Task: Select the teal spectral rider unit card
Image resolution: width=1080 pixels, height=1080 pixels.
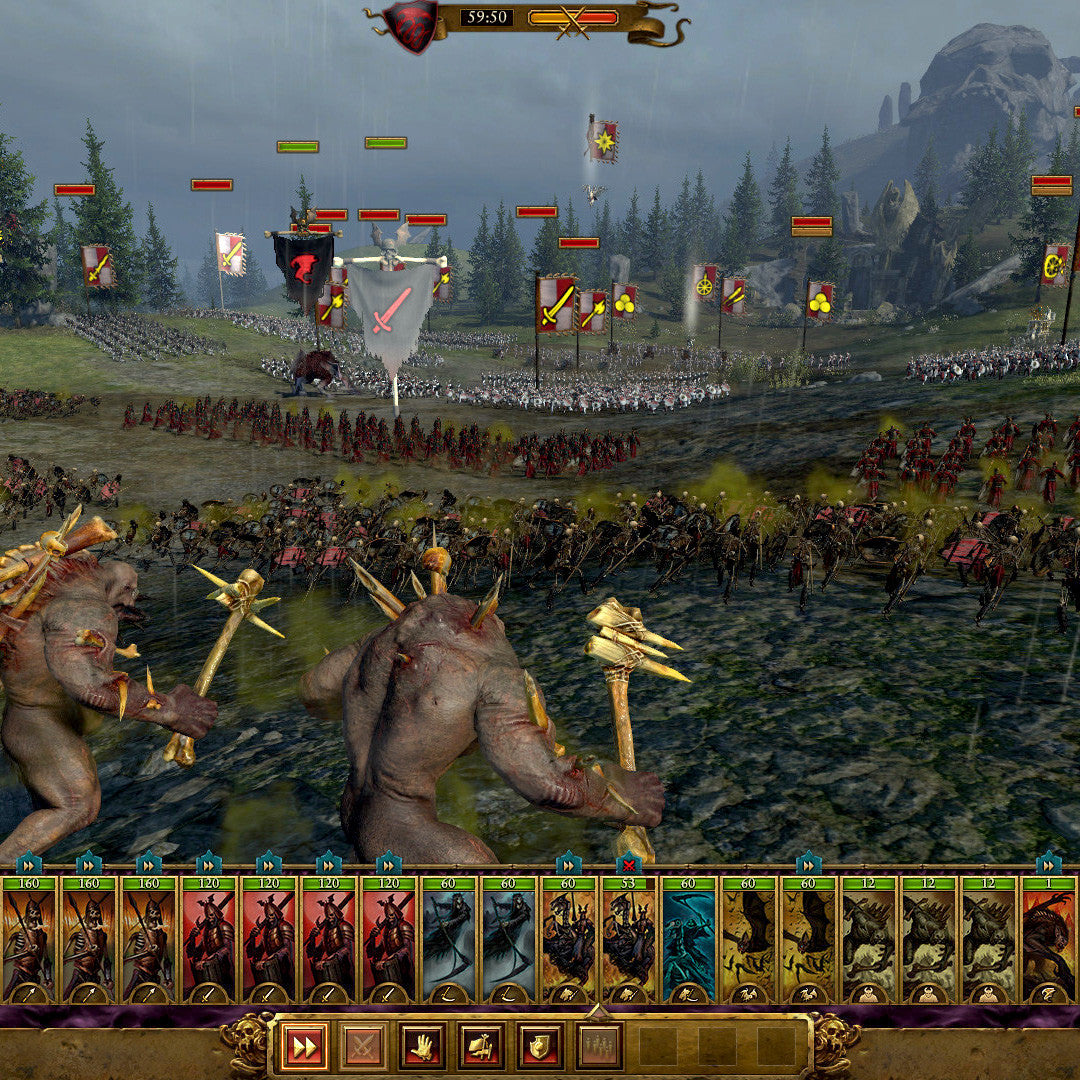Action: [x=689, y=940]
